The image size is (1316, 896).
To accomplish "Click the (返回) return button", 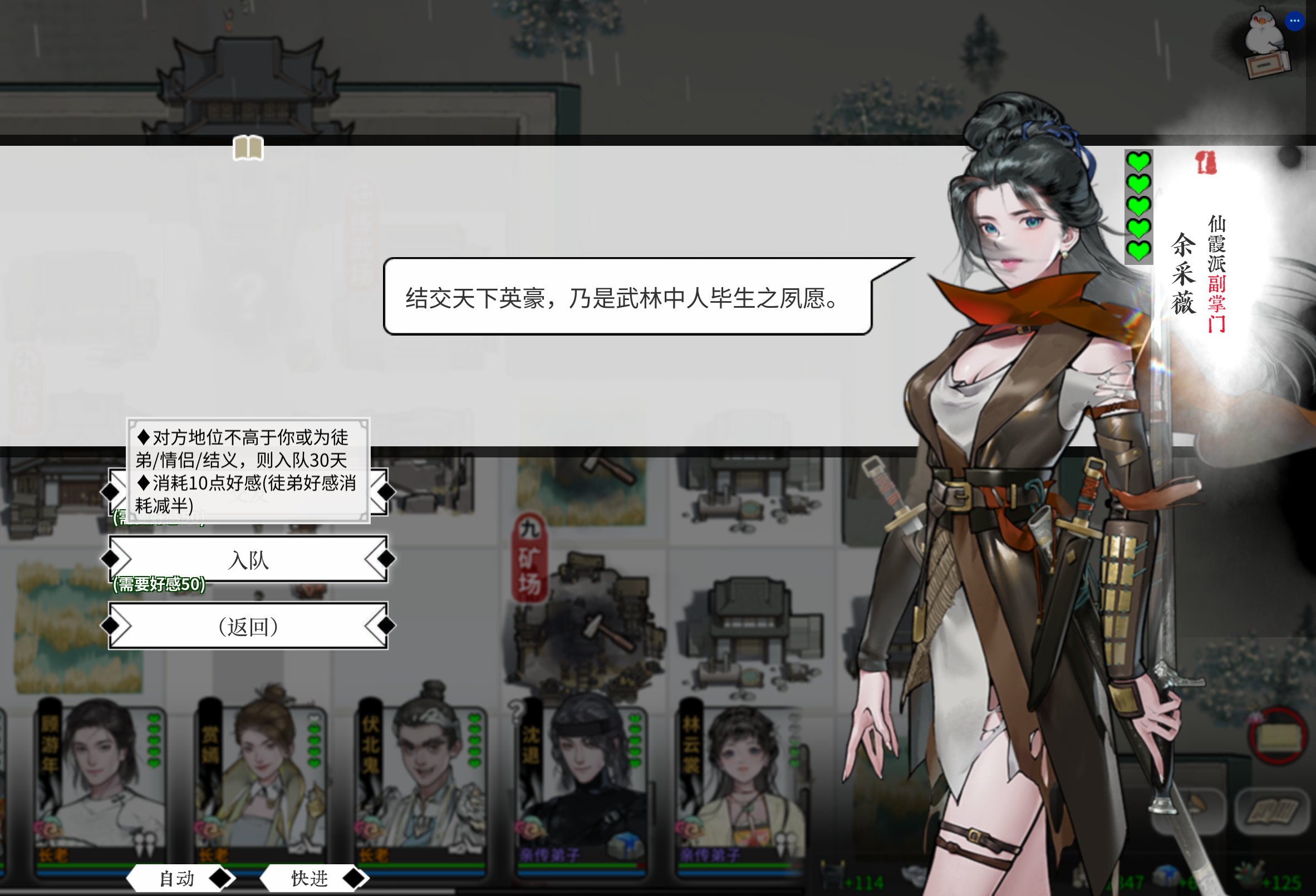I will coord(249,627).
